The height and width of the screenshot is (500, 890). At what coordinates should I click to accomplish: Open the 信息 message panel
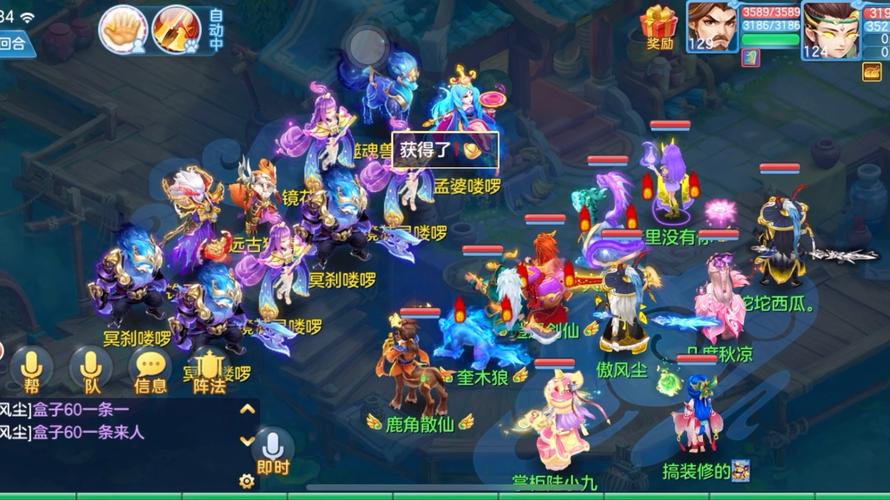coord(151,370)
